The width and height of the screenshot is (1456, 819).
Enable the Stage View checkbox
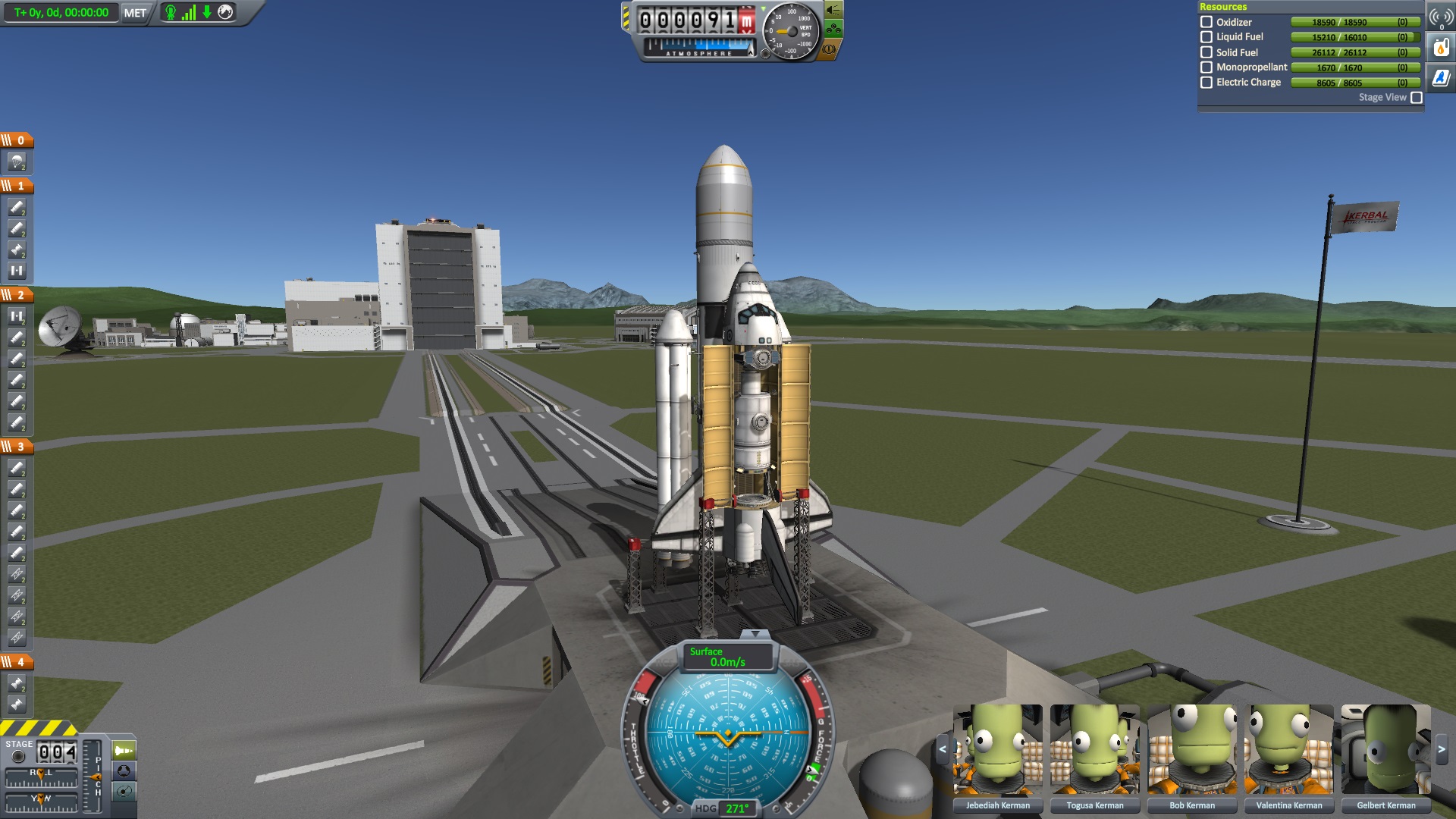point(1416,98)
